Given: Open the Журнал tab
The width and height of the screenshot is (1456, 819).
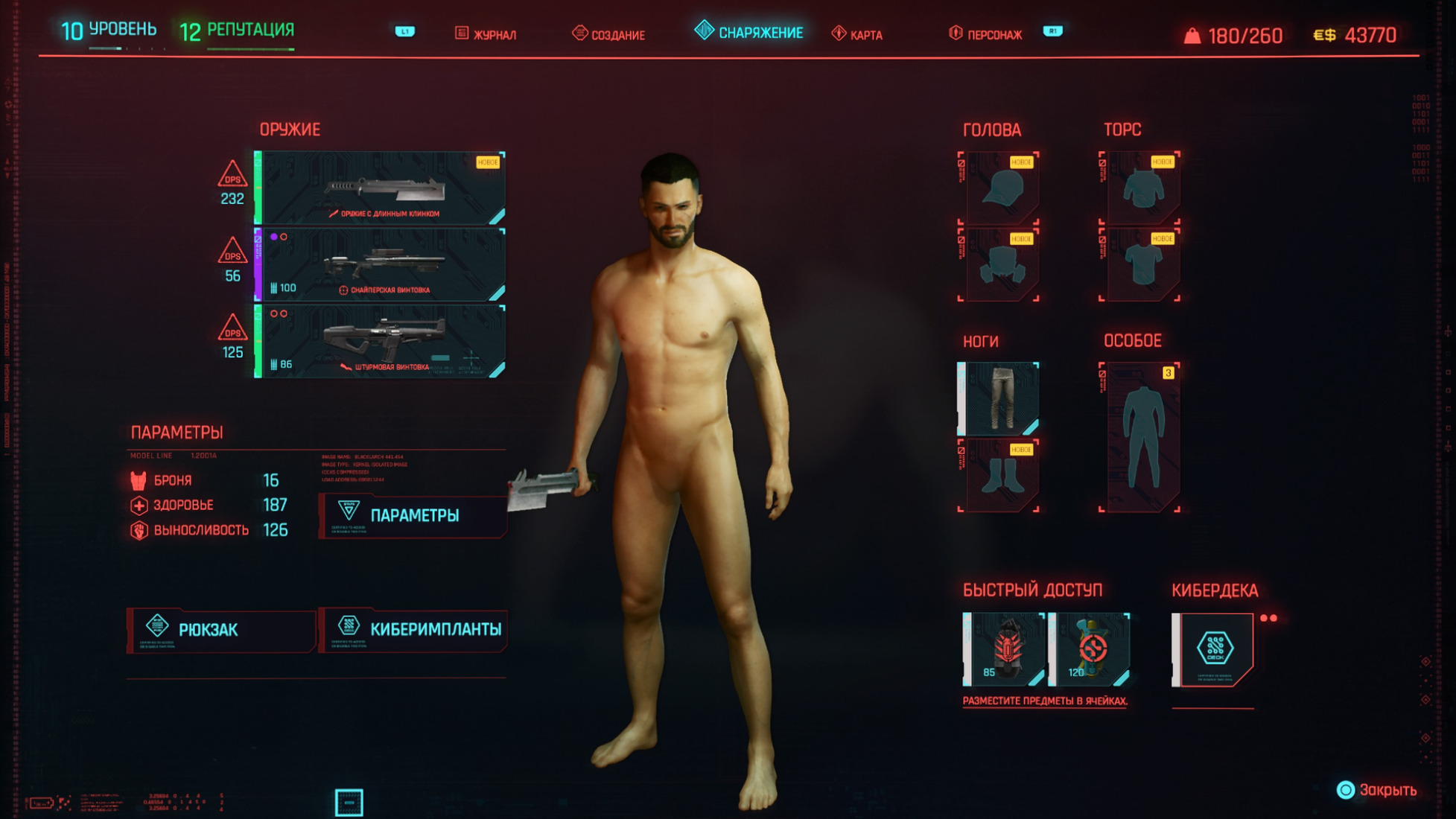Looking at the screenshot, I should pos(486,34).
